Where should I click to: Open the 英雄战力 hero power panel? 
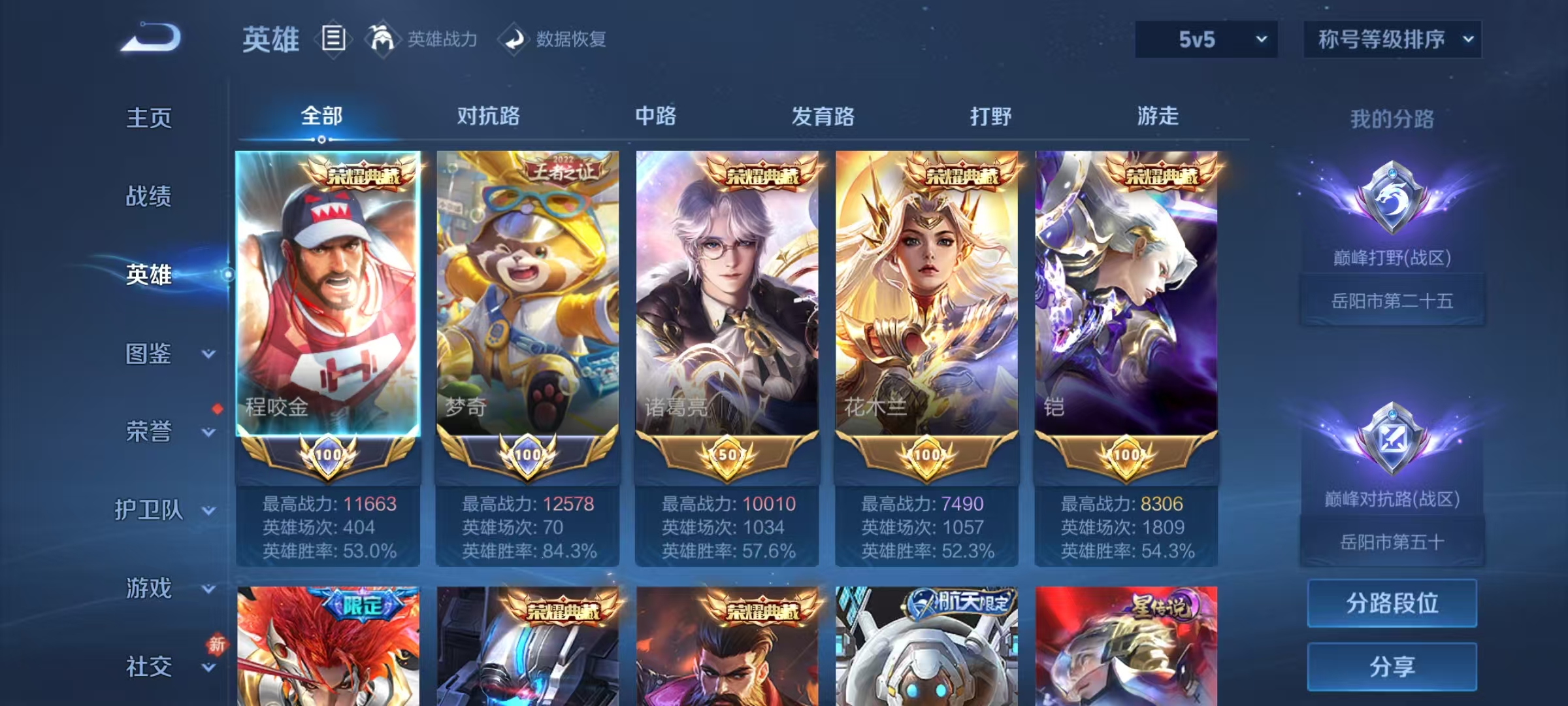[x=441, y=39]
